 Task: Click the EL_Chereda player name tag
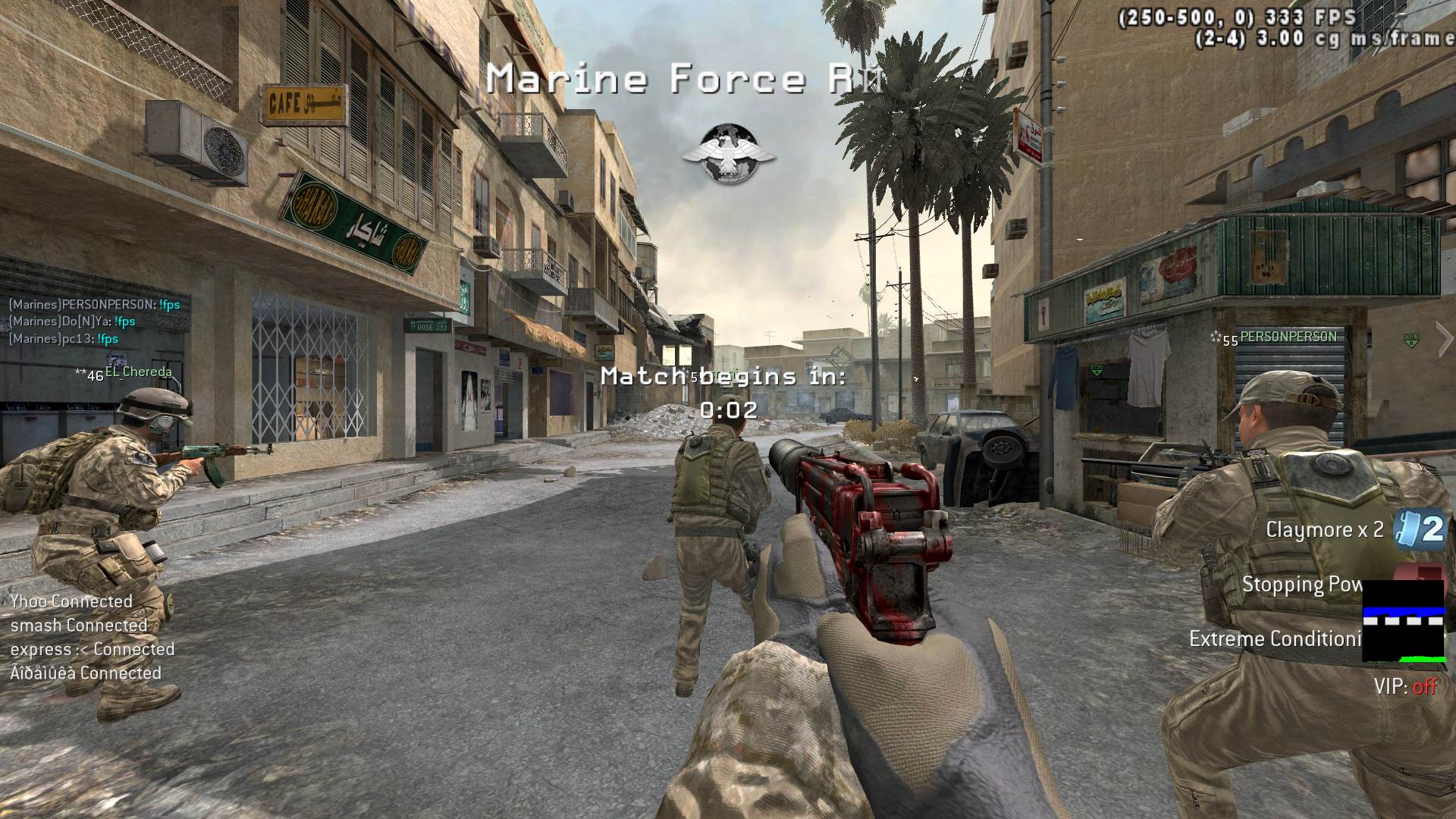click(x=138, y=372)
